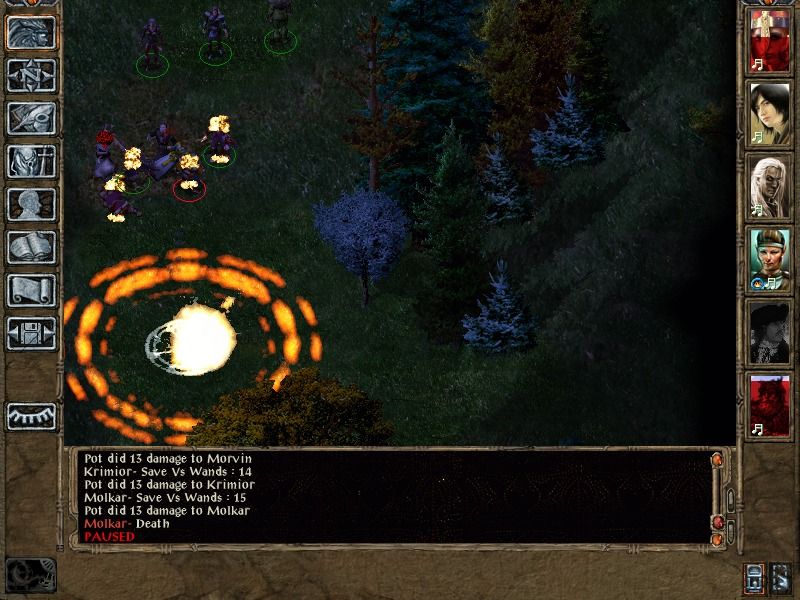Open the mage spellbook
Screen dimensions: 800x600
(x=31, y=247)
